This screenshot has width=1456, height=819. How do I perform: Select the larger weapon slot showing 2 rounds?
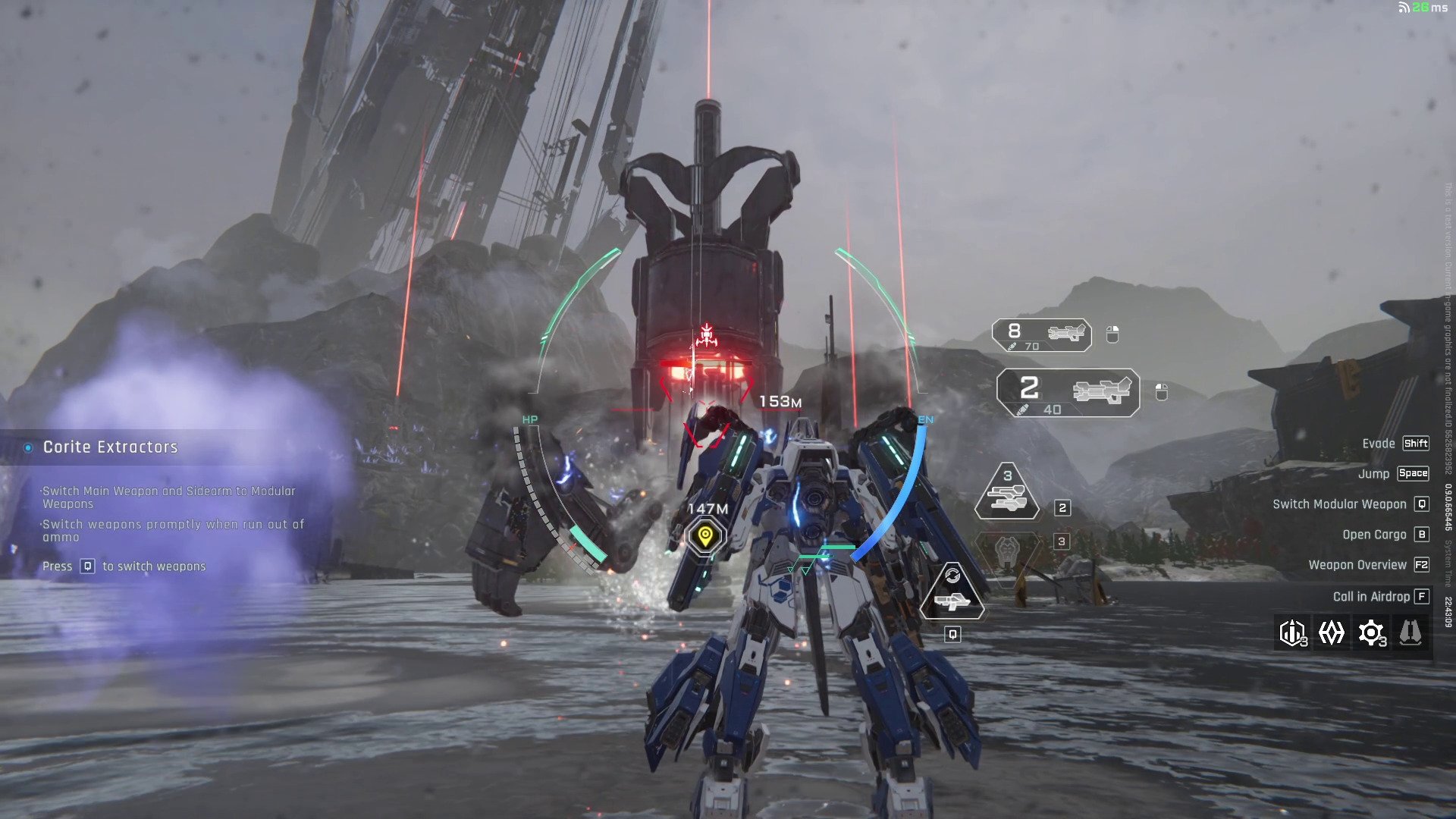coord(1068,393)
